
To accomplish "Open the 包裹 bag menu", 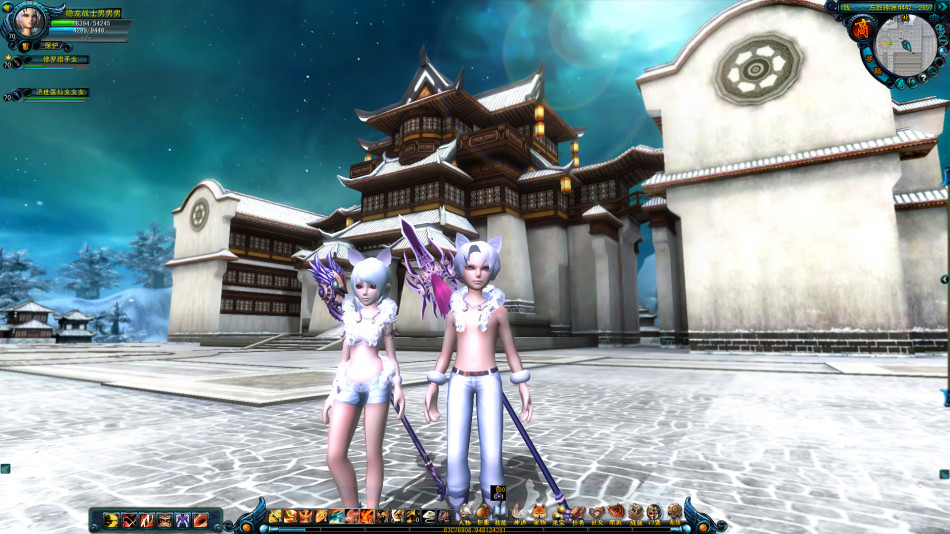I will coord(483,514).
